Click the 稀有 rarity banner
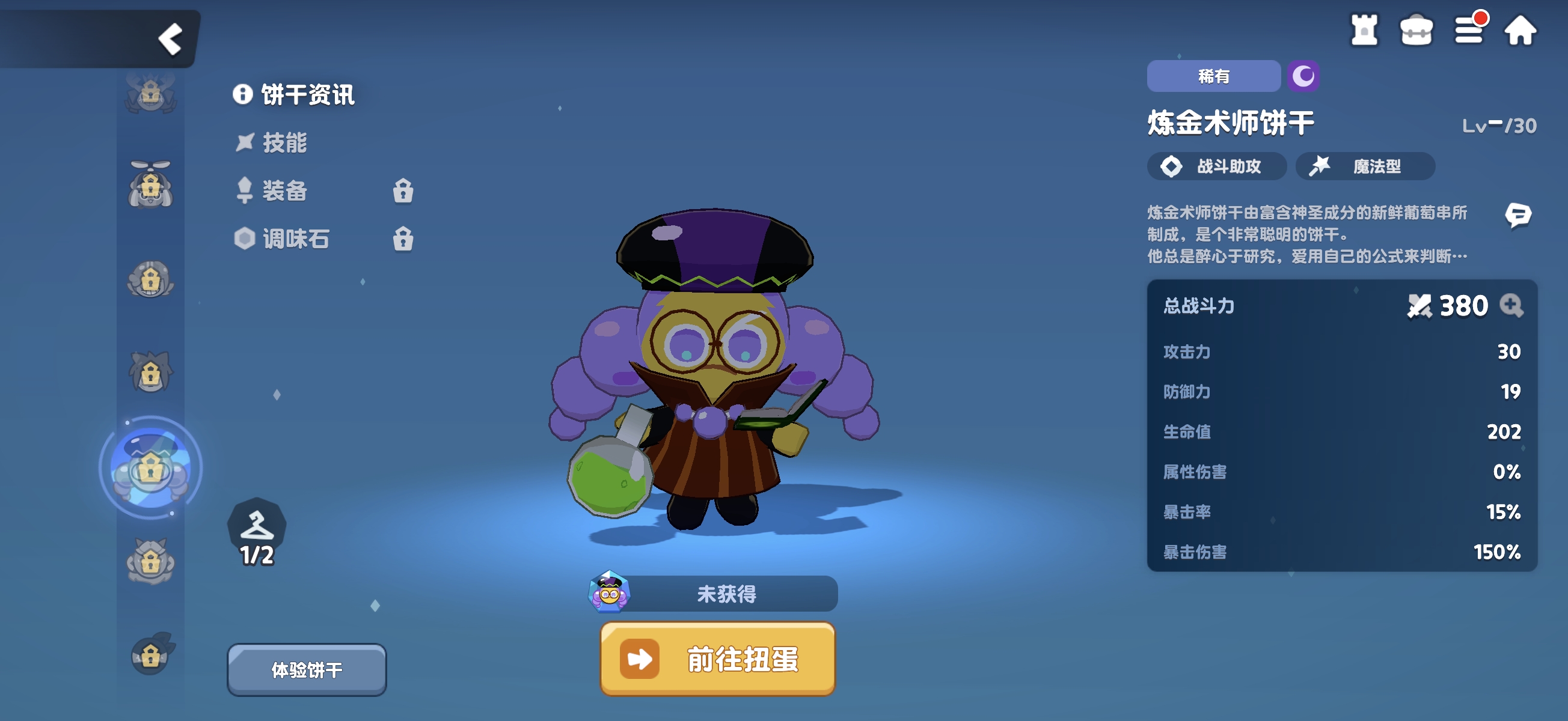Screen dimensions: 1568x721 click(x=1213, y=76)
